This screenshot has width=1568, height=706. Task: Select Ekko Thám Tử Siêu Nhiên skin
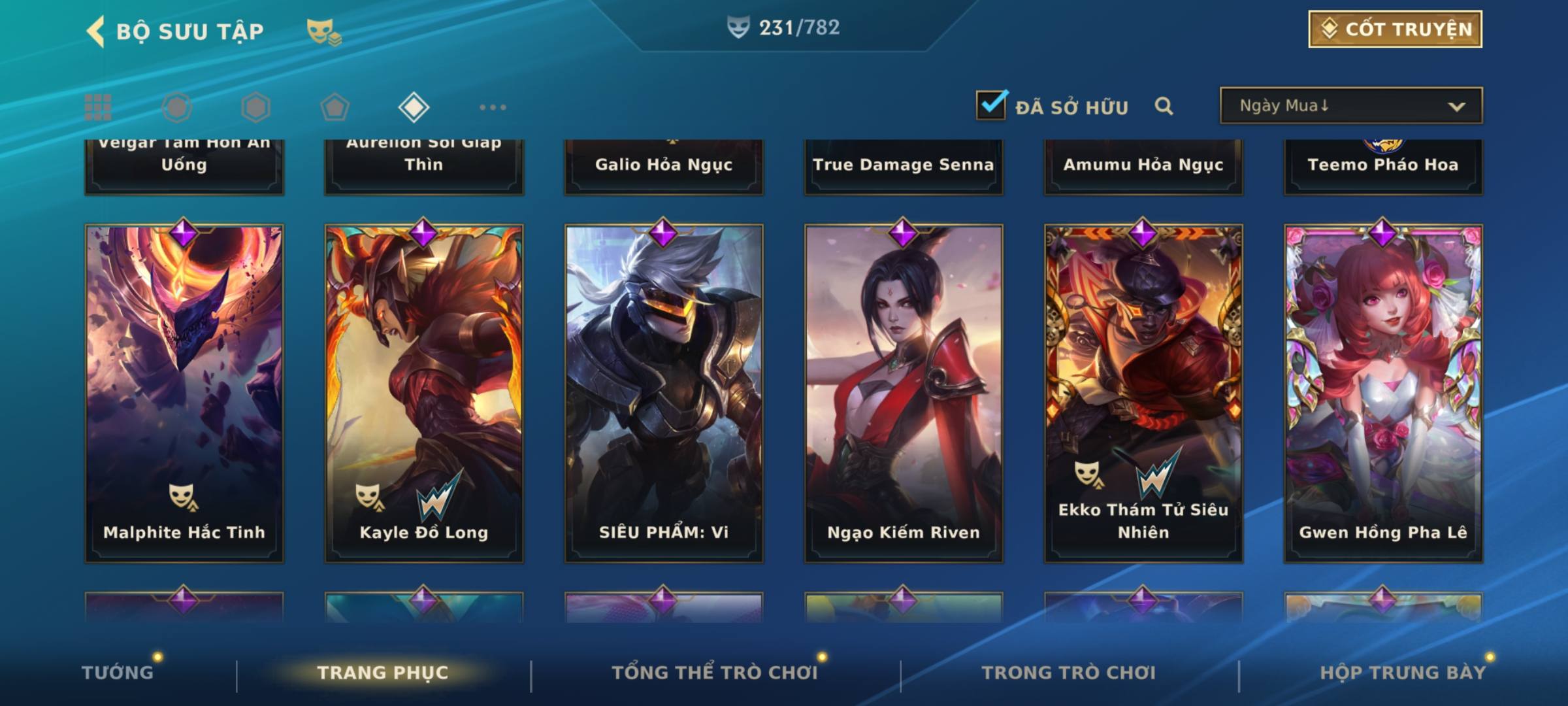point(1143,392)
